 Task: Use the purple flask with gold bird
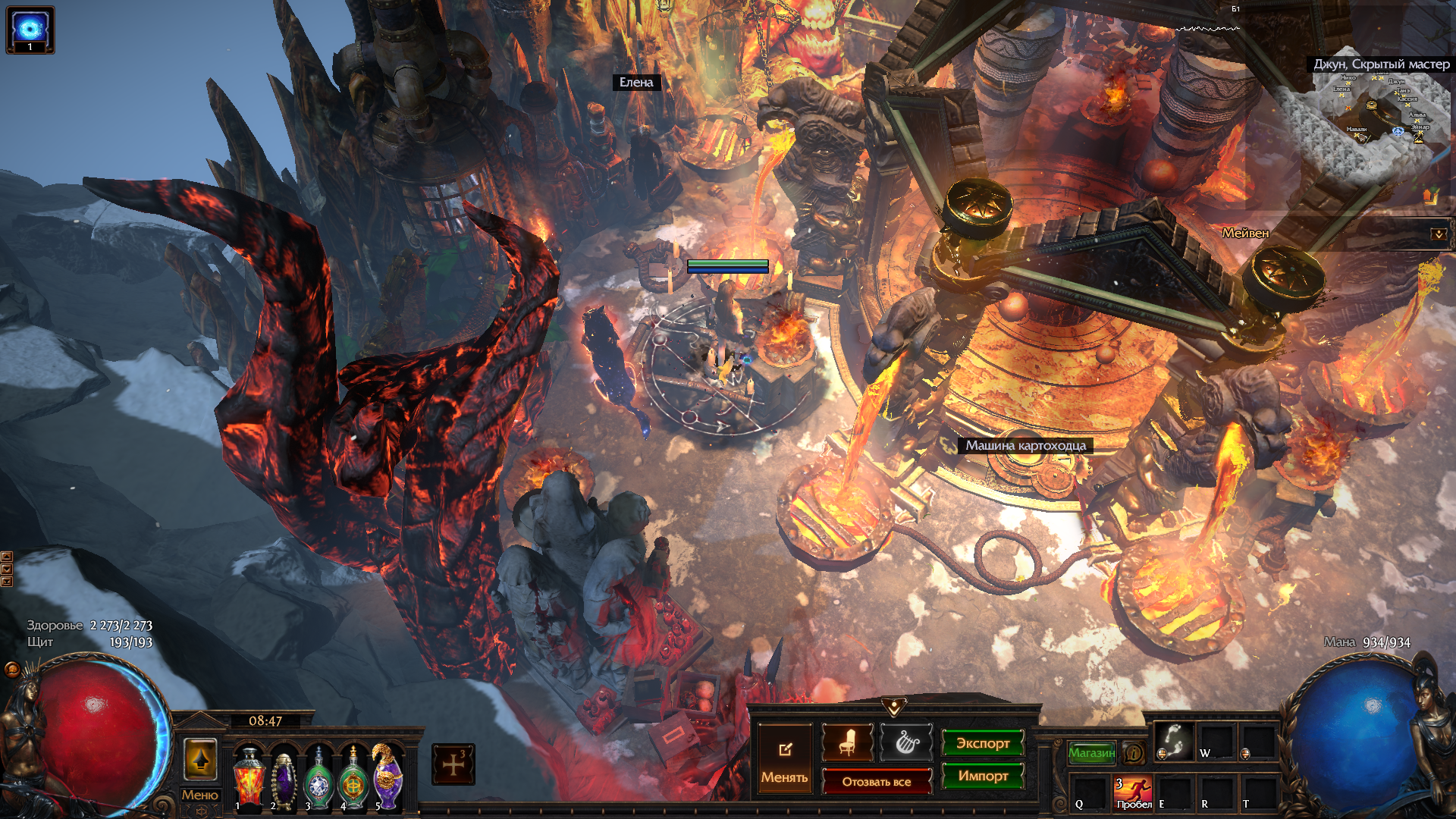[x=388, y=777]
